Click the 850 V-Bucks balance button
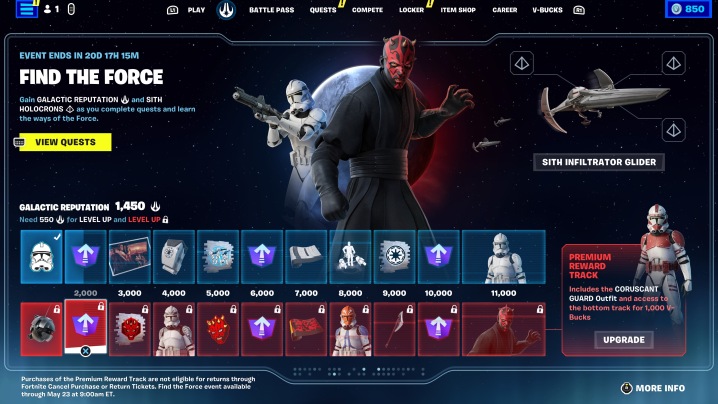 point(687,9)
